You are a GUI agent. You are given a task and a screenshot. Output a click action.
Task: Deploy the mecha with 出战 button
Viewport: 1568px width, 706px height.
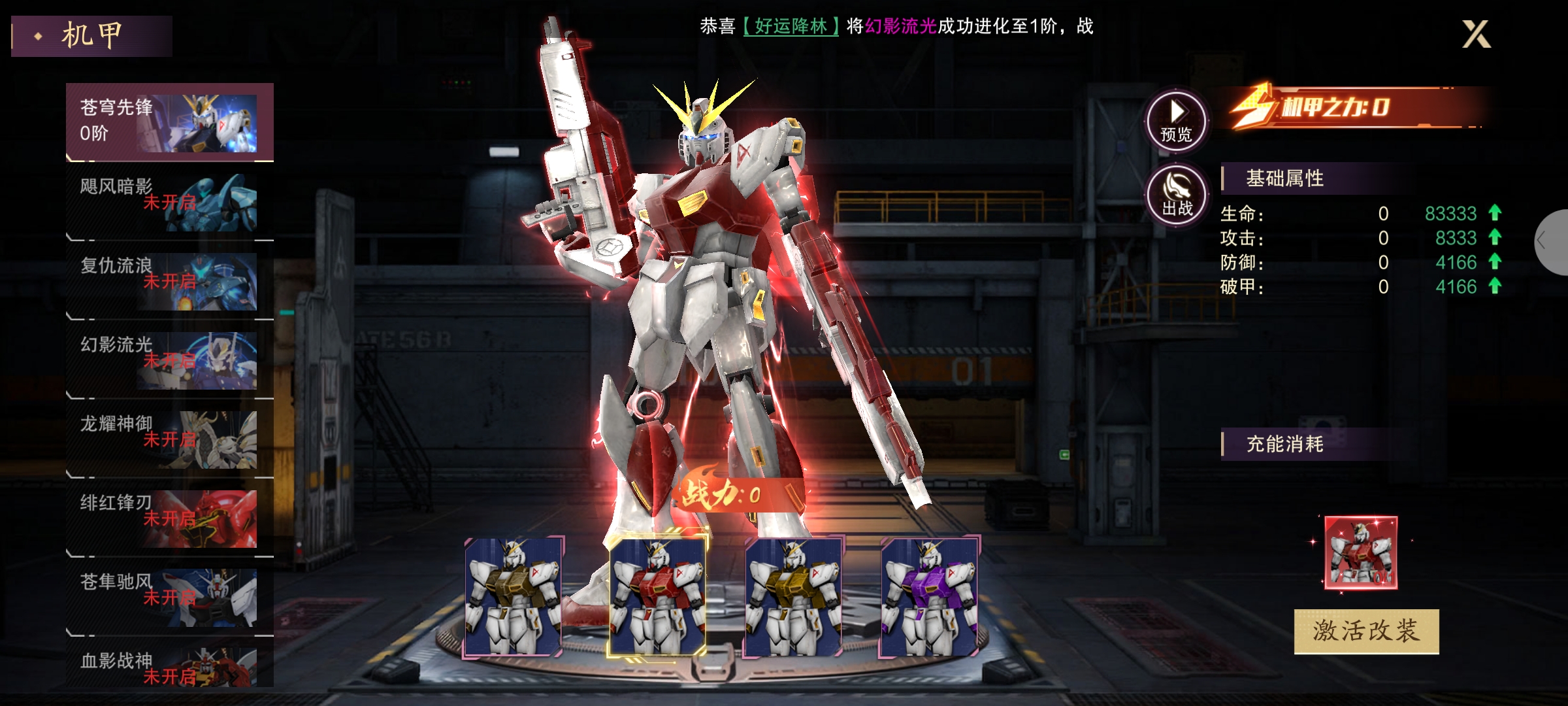tap(1177, 195)
